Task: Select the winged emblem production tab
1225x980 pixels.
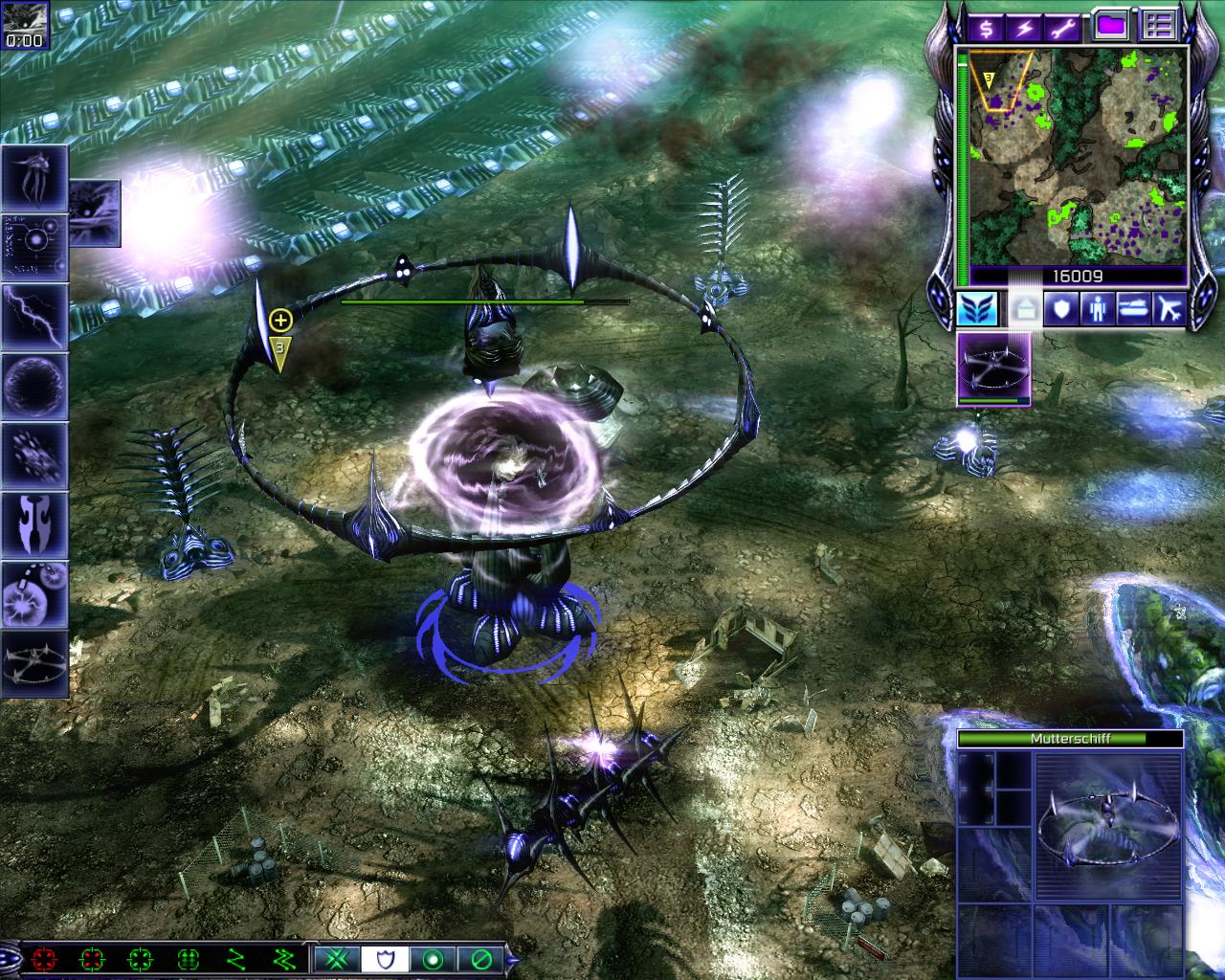Action: coord(977,309)
